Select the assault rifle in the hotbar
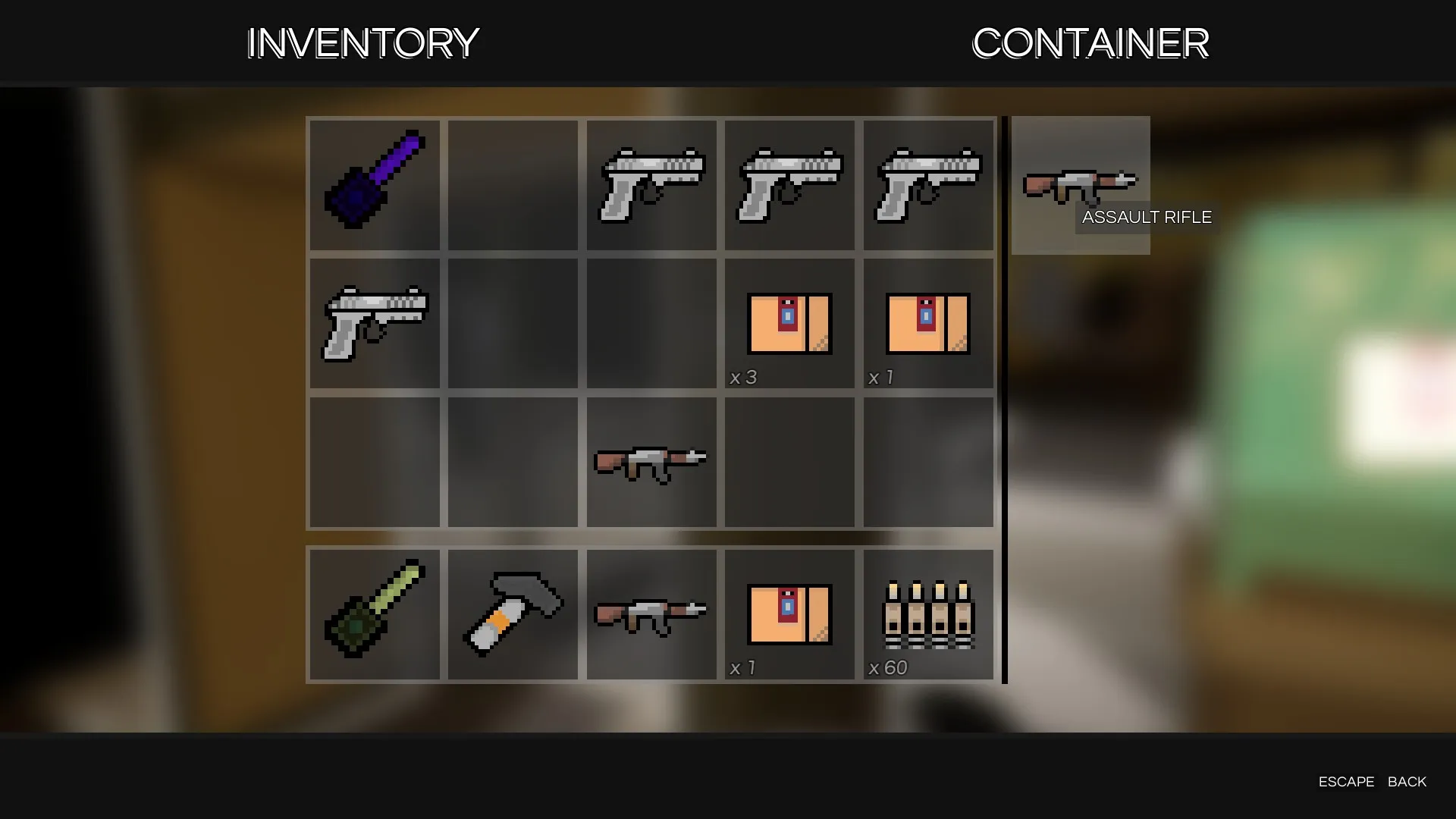Viewport: 1456px width, 819px height. click(651, 613)
